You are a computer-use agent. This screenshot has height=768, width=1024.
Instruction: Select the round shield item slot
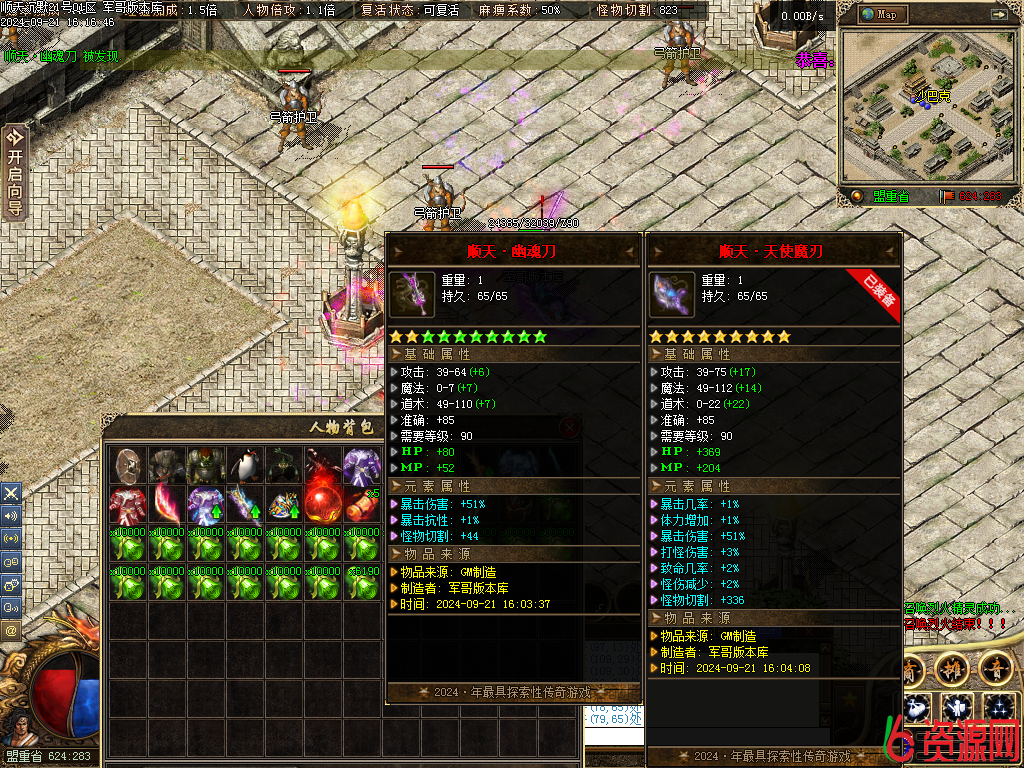[128, 465]
